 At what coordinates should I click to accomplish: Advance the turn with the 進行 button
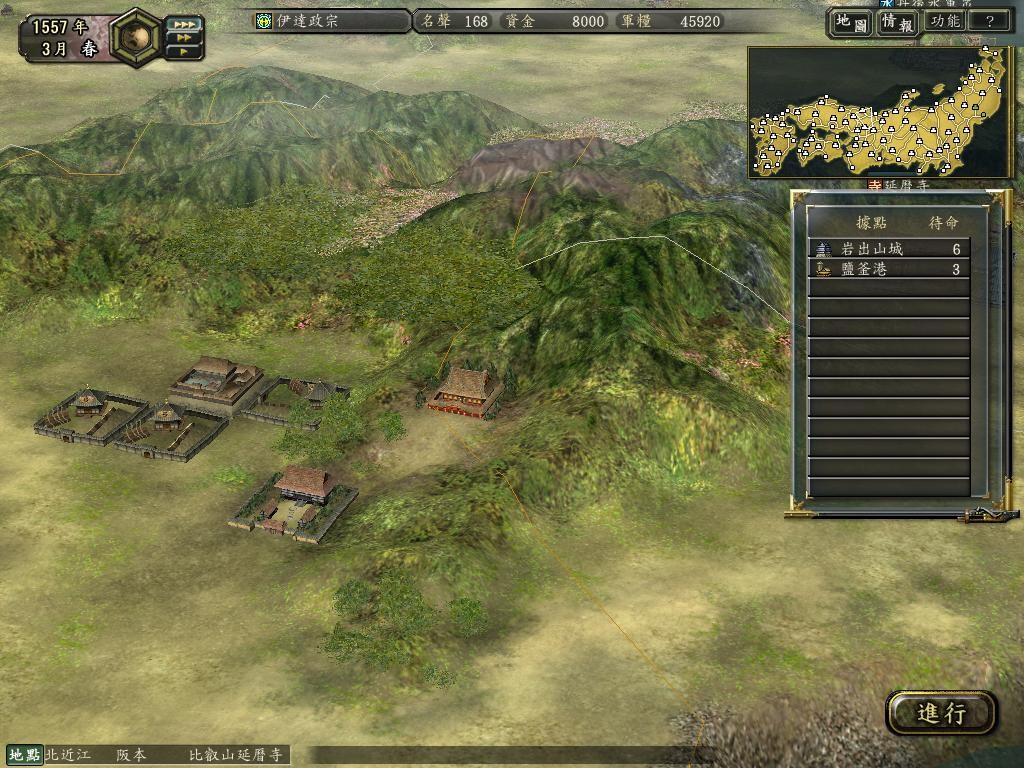(941, 713)
